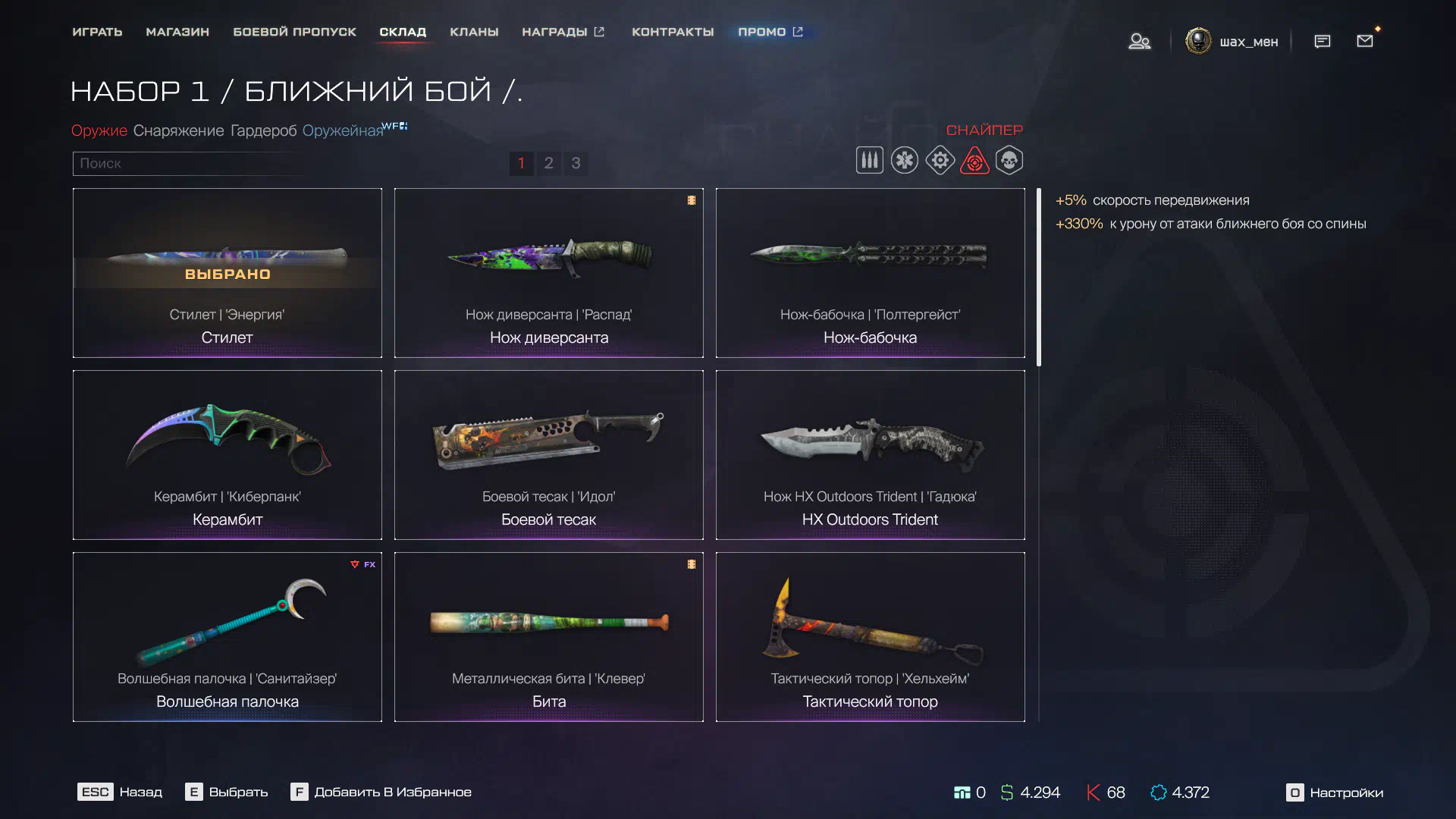Choose the Керамбит 'Киберпанк' knife
The width and height of the screenshot is (1456, 819).
tap(227, 455)
